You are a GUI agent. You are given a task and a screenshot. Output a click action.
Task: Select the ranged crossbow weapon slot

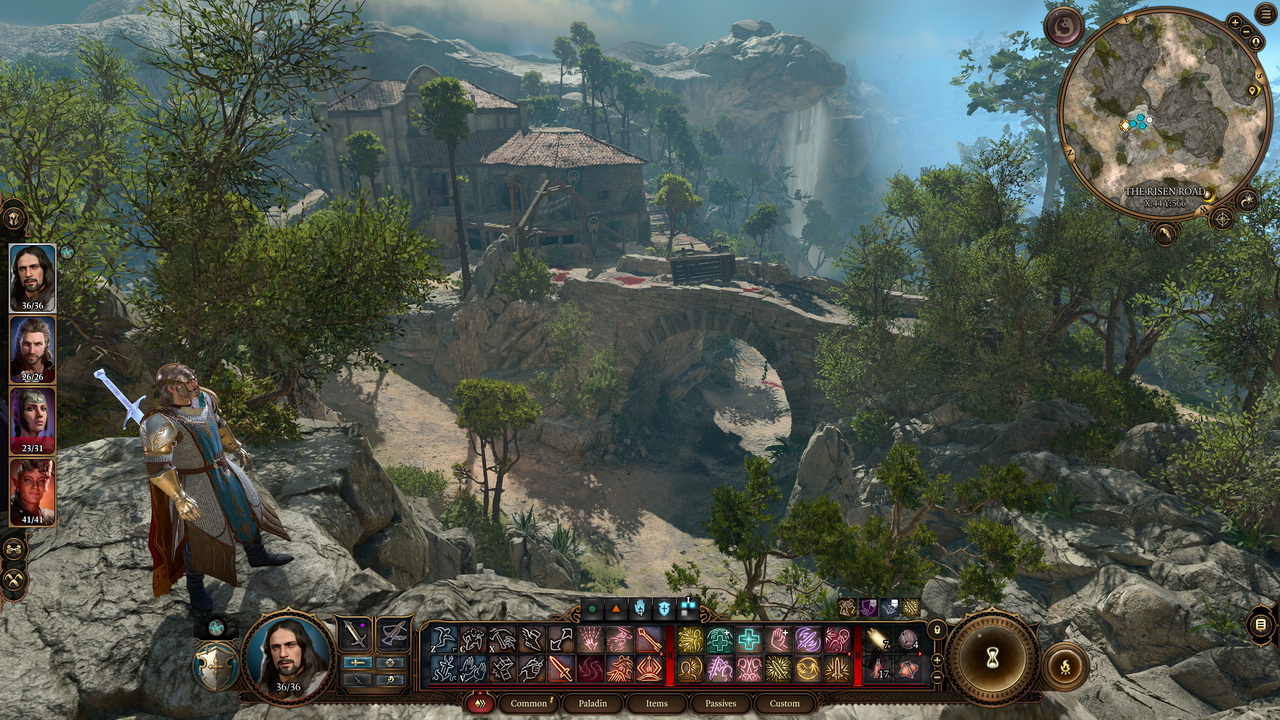click(393, 634)
